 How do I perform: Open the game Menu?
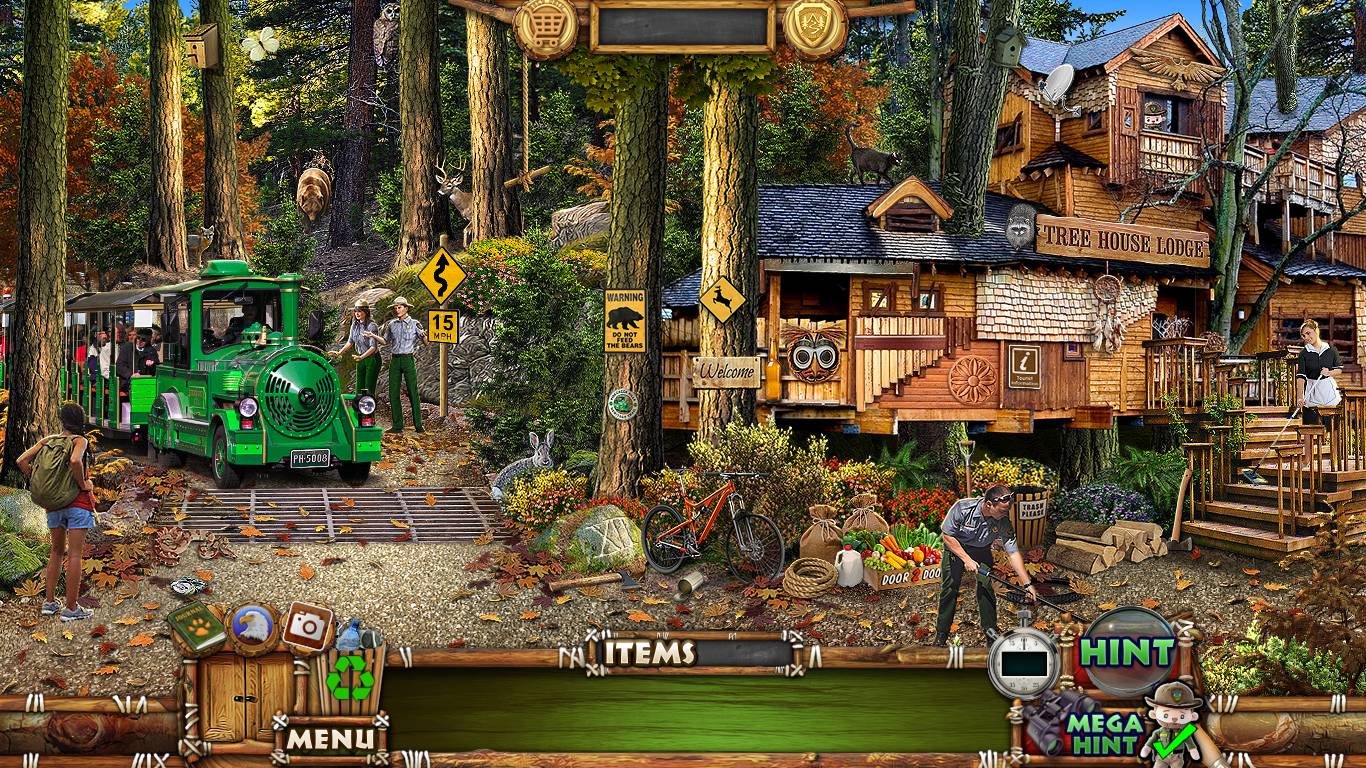(332, 740)
